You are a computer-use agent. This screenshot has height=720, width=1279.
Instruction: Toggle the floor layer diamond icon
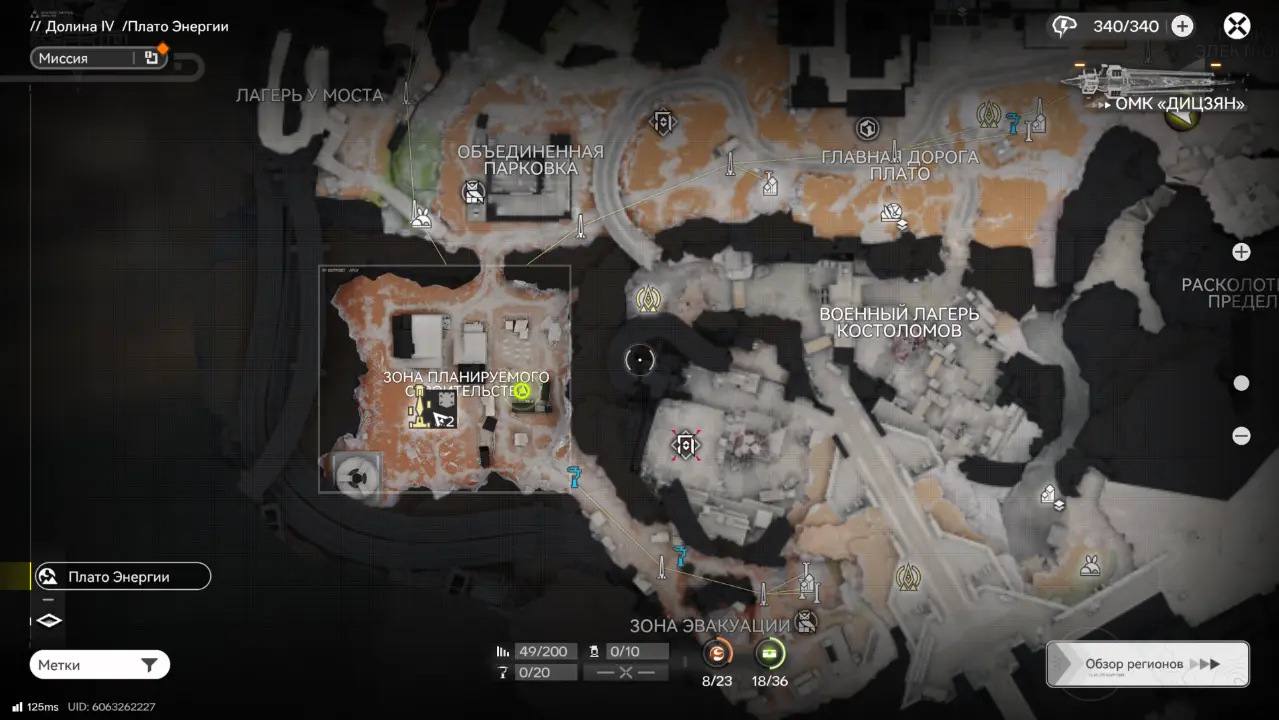pyautogui.click(x=49, y=621)
